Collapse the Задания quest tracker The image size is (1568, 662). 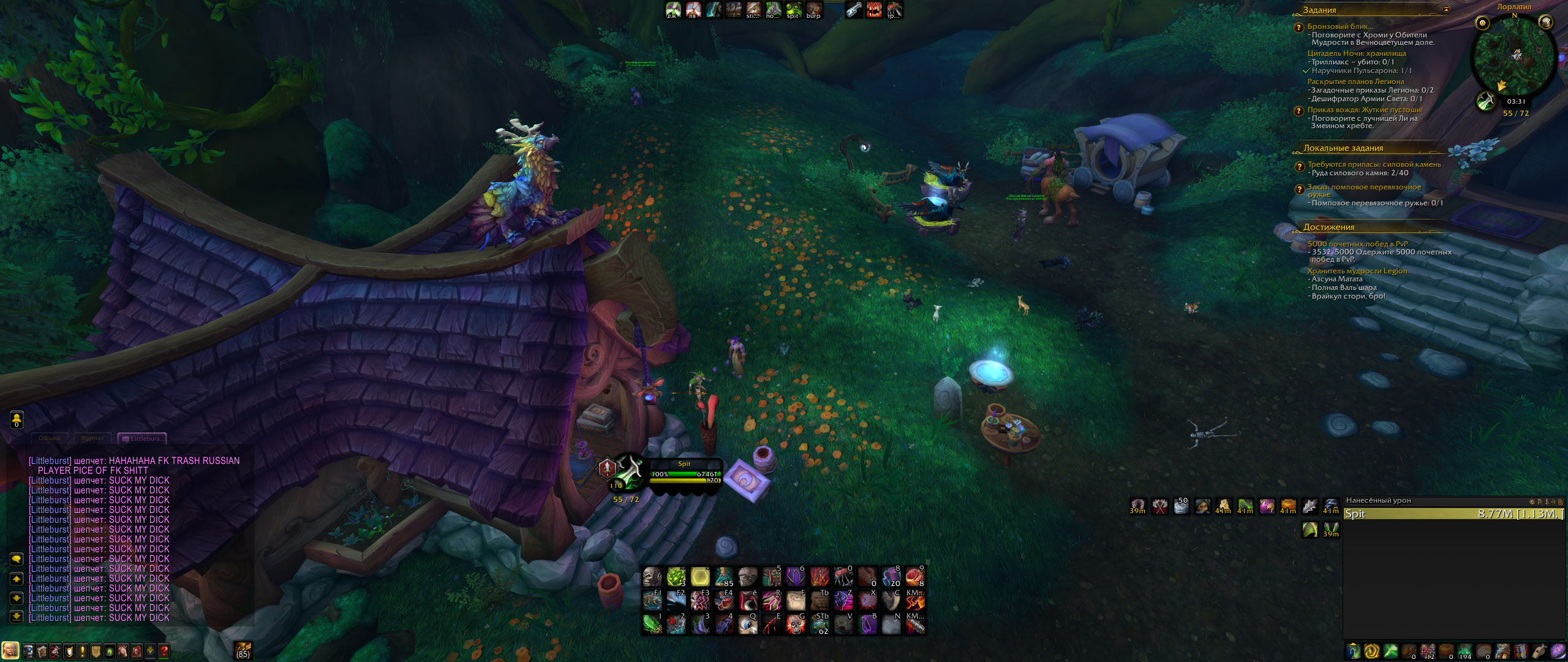point(1446,9)
